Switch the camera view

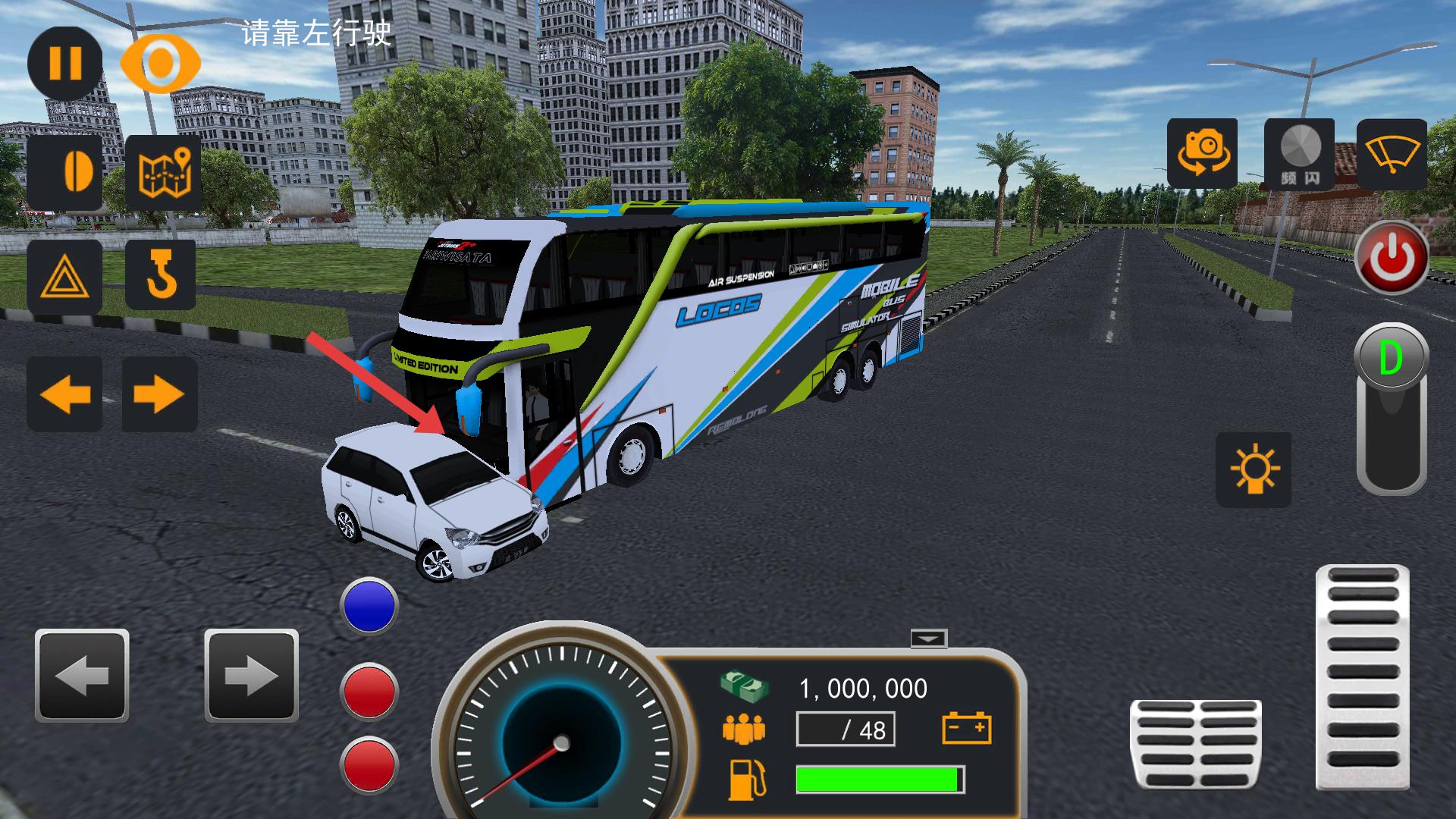[x=1202, y=153]
